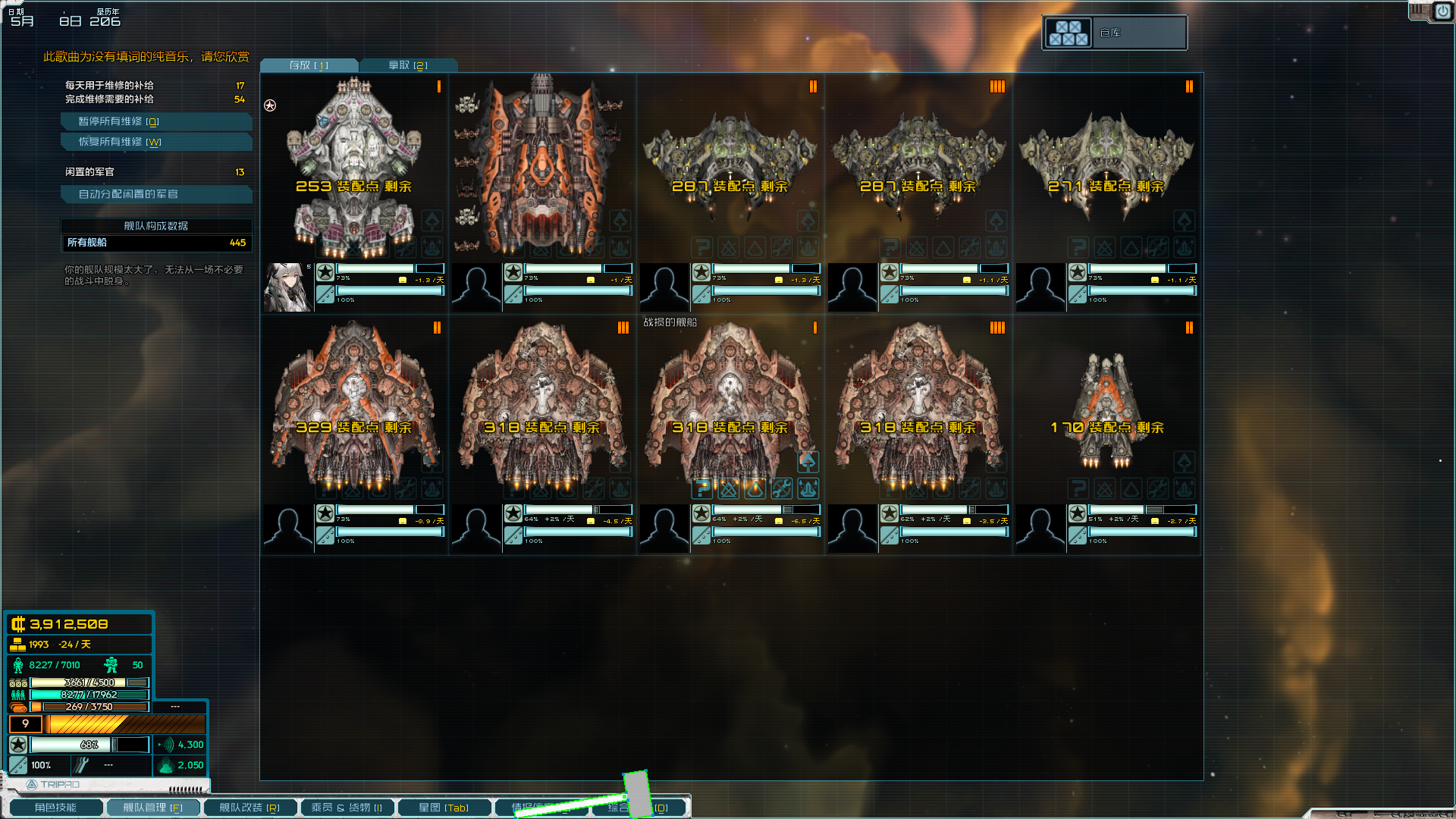Open the 舰队改装 [R] refit tab
The image size is (1456, 819).
pyautogui.click(x=249, y=808)
